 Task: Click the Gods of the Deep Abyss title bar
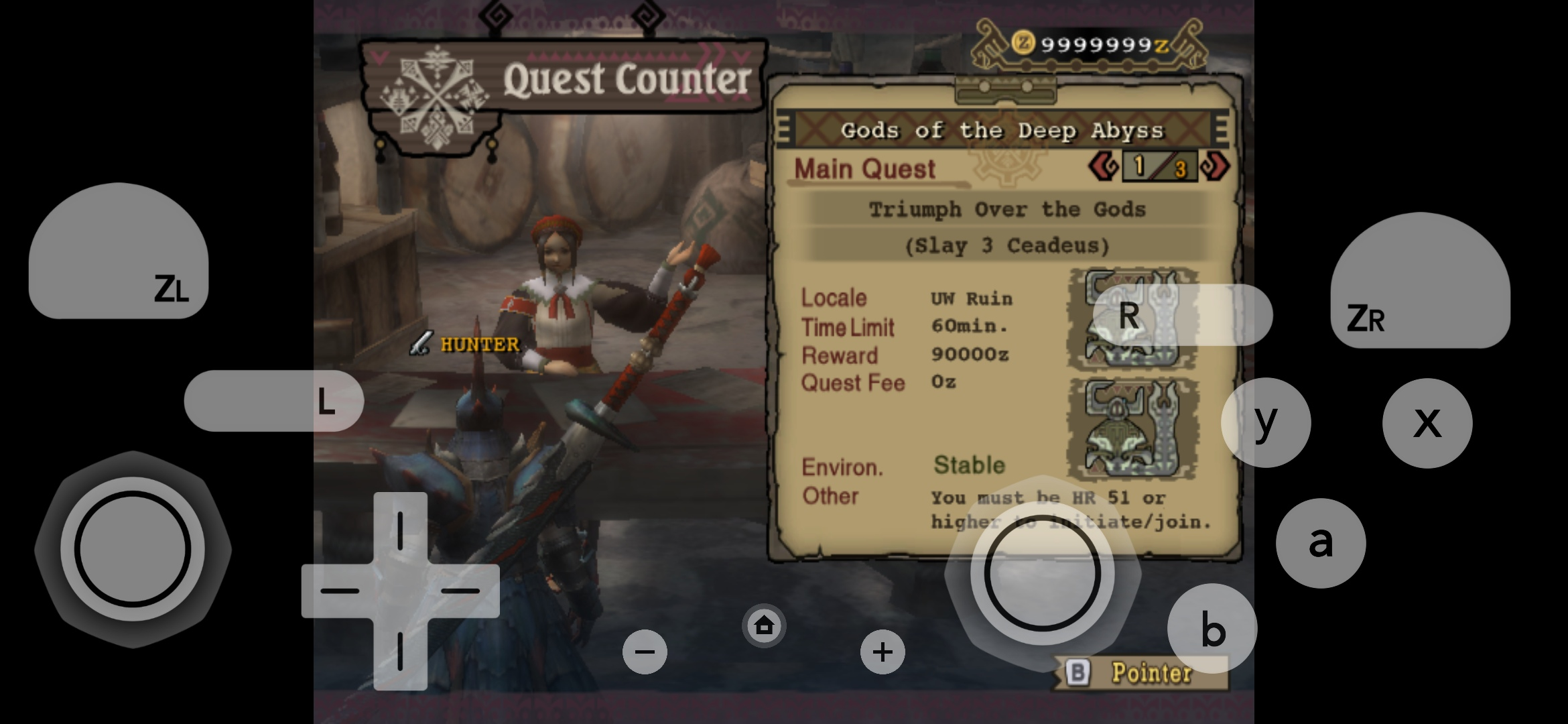click(1003, 131)
